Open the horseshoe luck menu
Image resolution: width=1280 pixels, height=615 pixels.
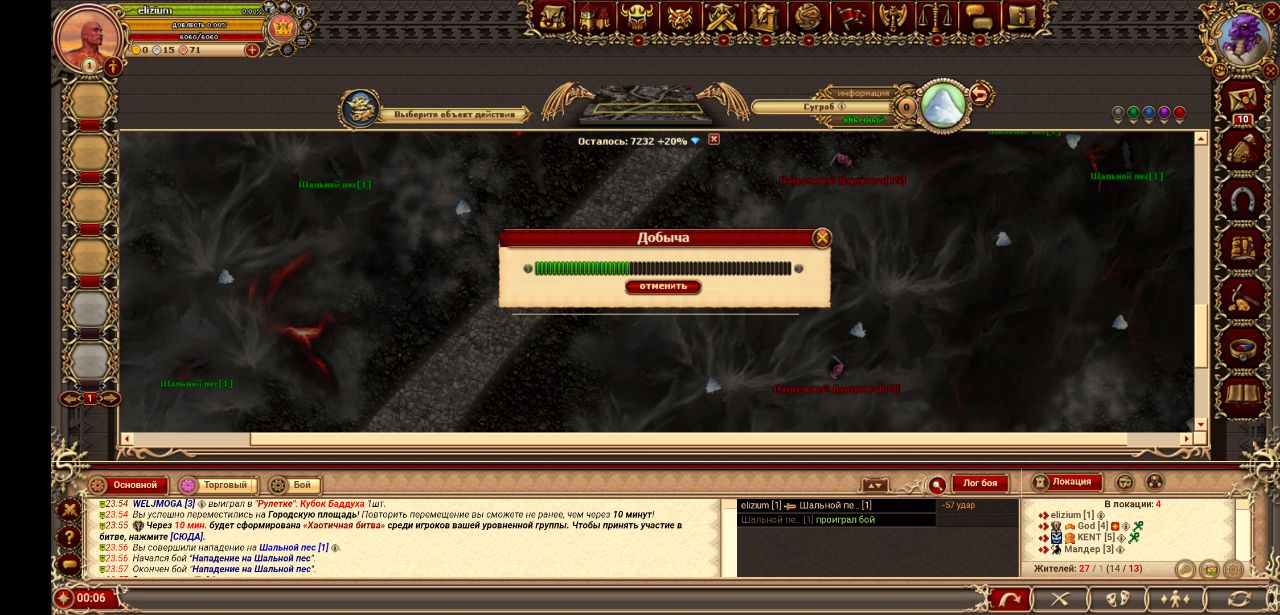[x=1243, y=200]
